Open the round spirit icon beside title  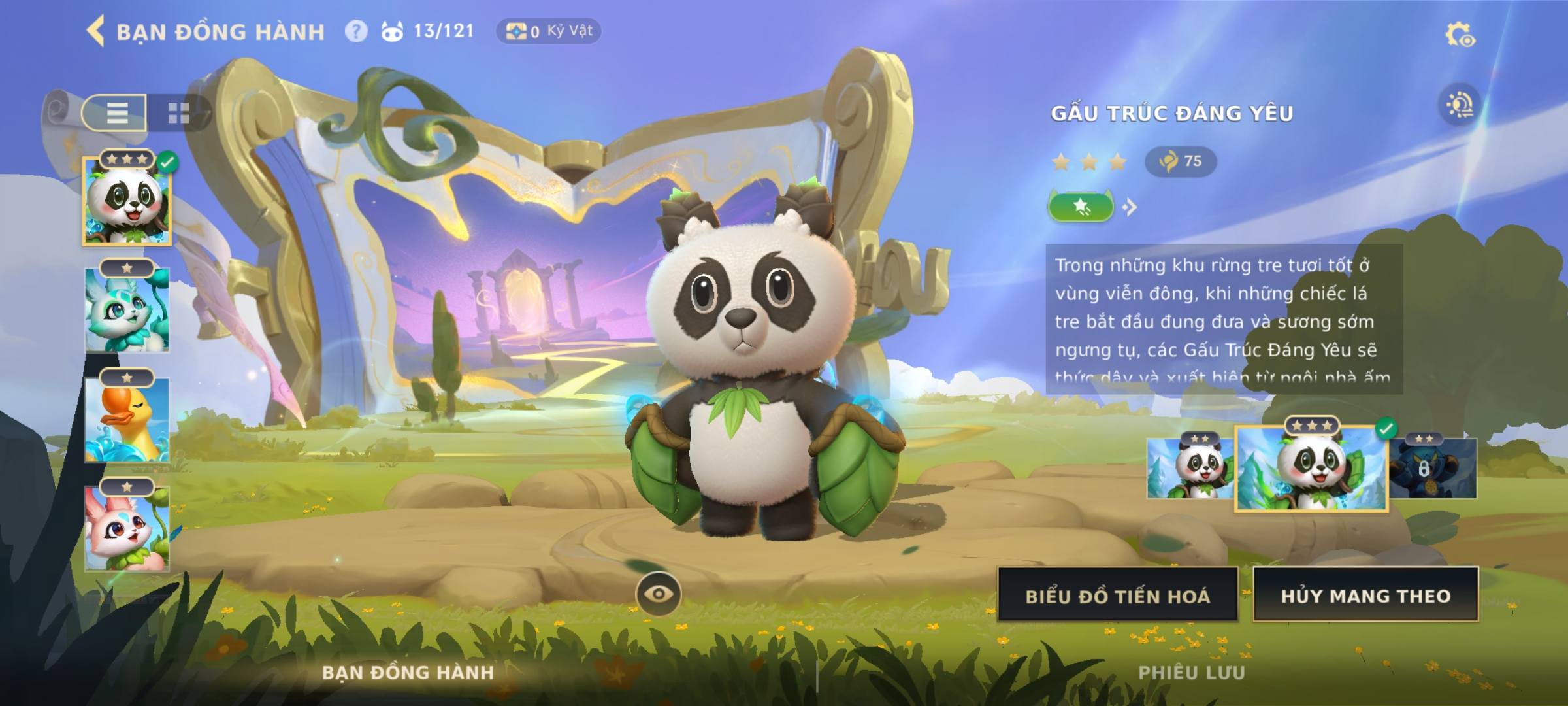tap(1459, 106)
